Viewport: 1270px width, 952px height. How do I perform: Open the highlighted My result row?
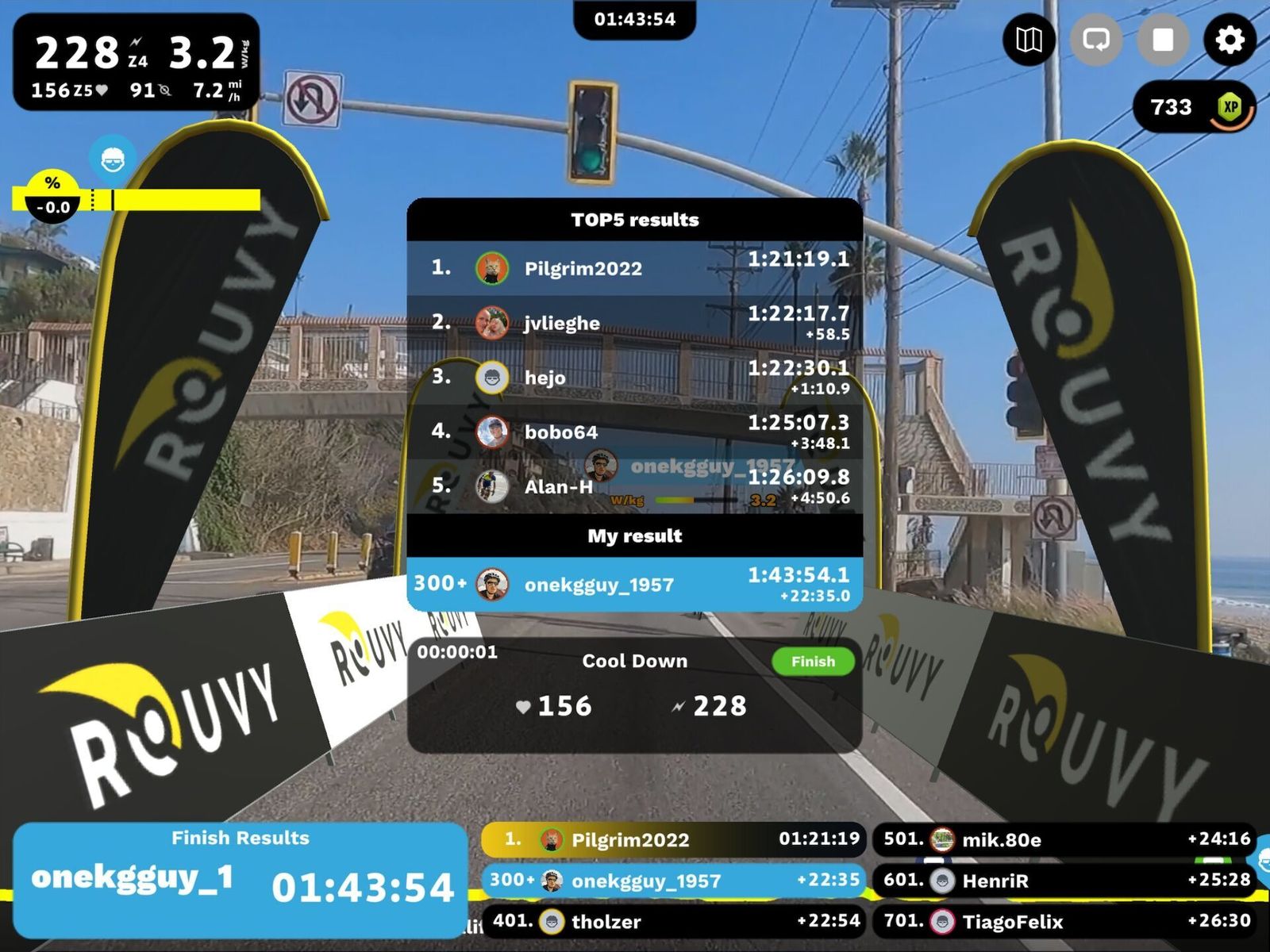pos(634,585)
